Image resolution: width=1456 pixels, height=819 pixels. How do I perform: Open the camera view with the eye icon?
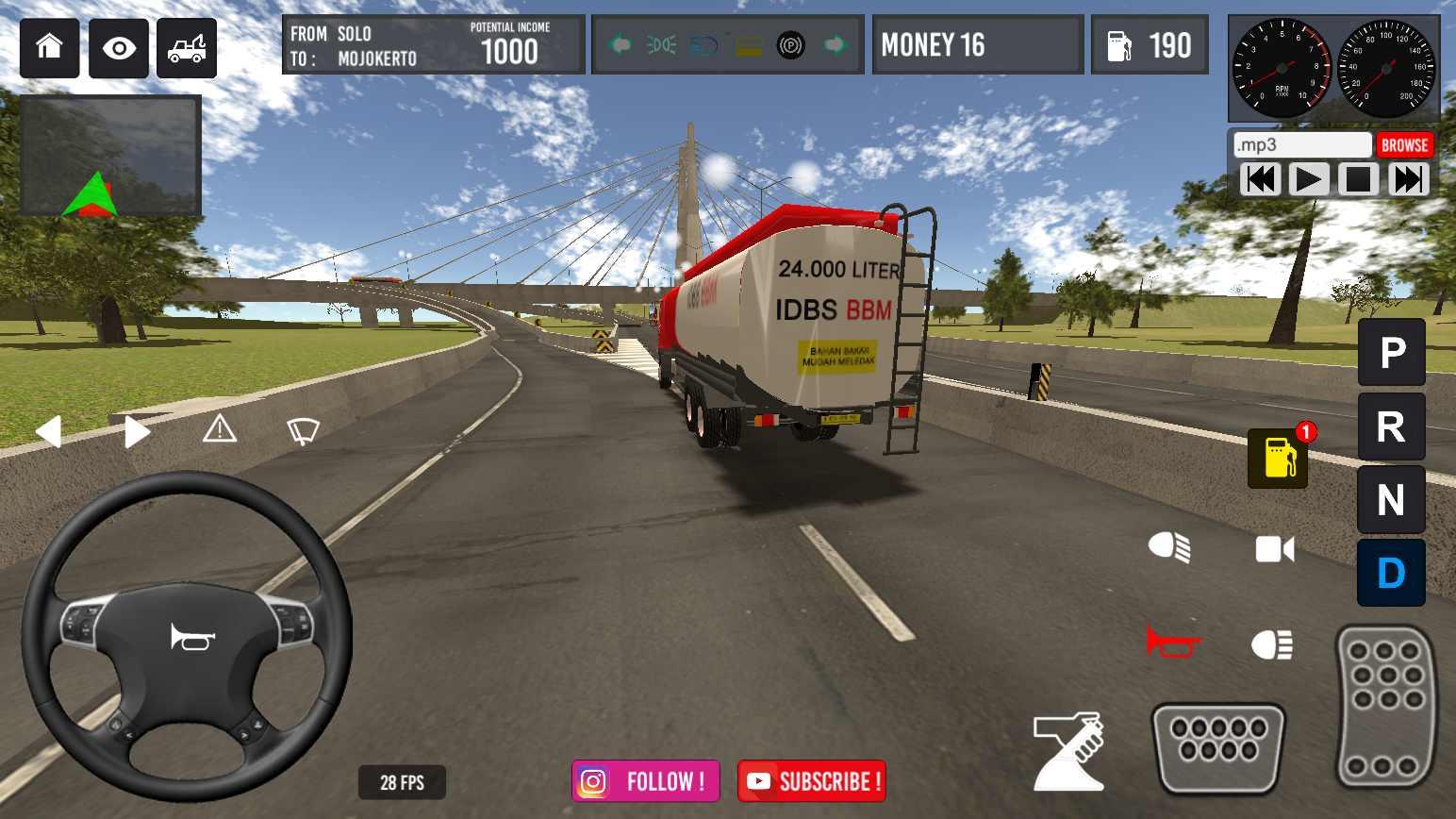[117, 47]
